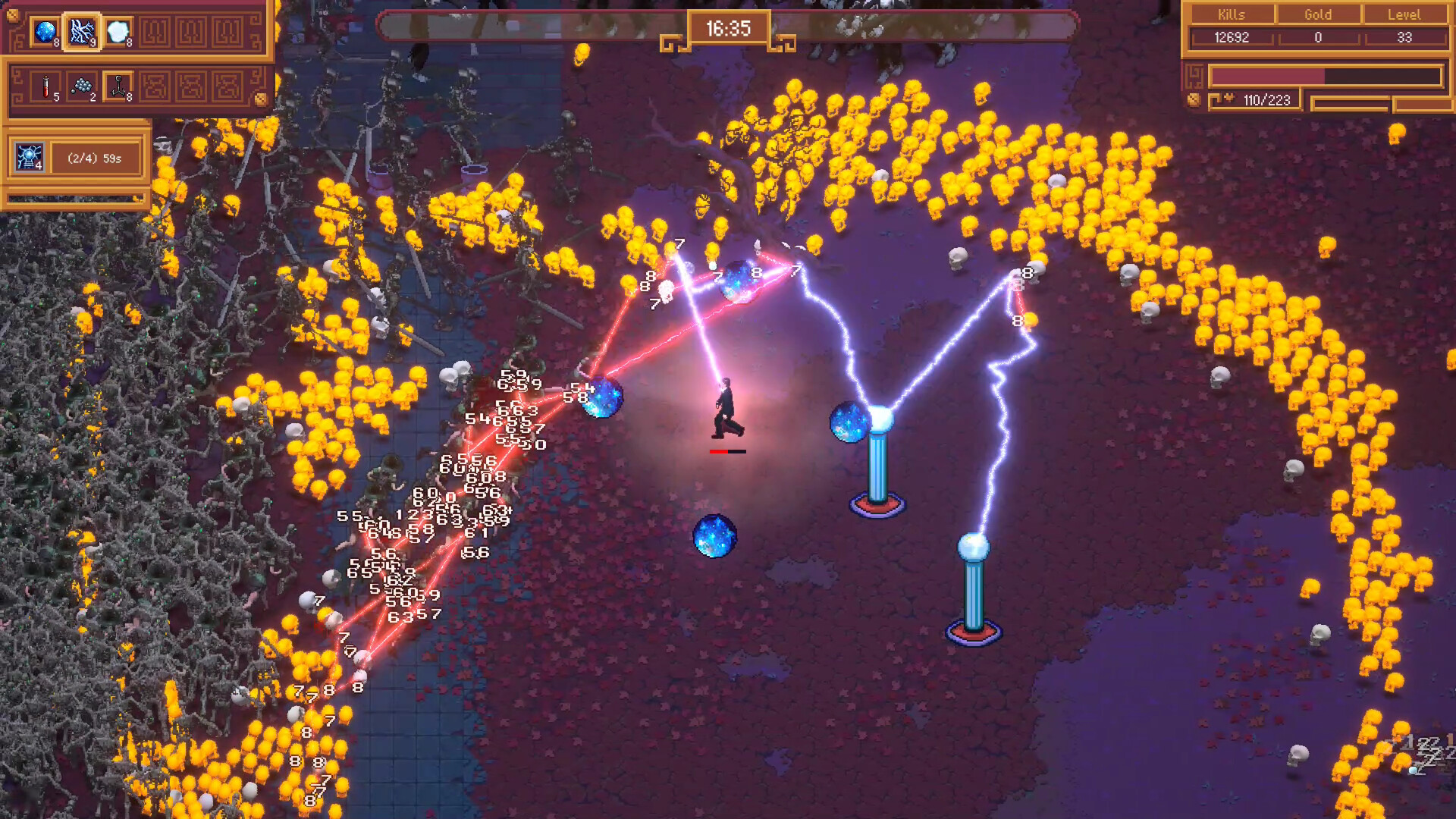Select the blue orb weapon icon
This screenshot has height=819, width=1456.
tap(45, 32)
